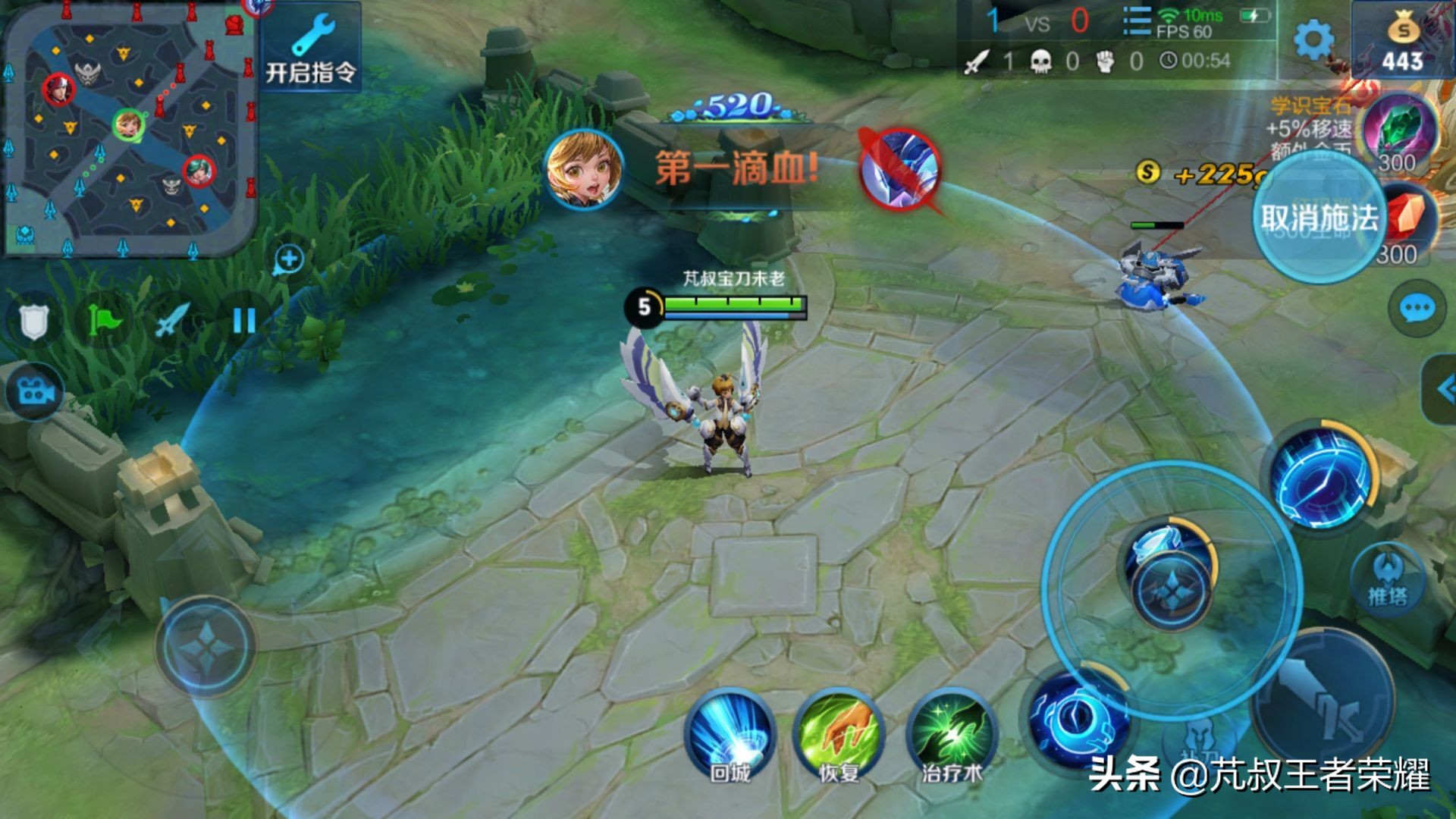The image size is (1456, 819).
Task: Tap the pause bars signal button
Action: tap(243, 322)
